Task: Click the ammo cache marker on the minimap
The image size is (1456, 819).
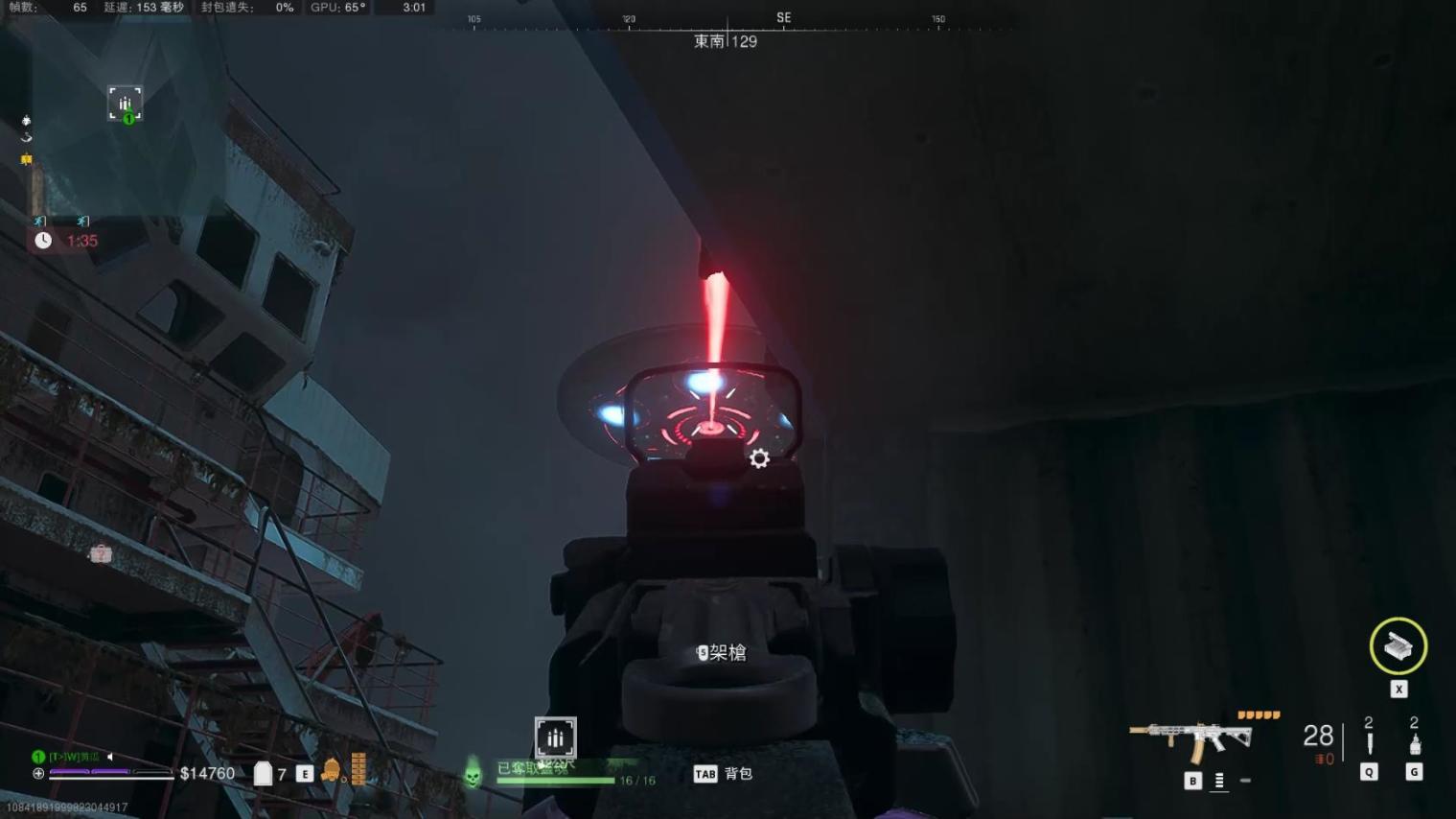Action: [125, 103]
